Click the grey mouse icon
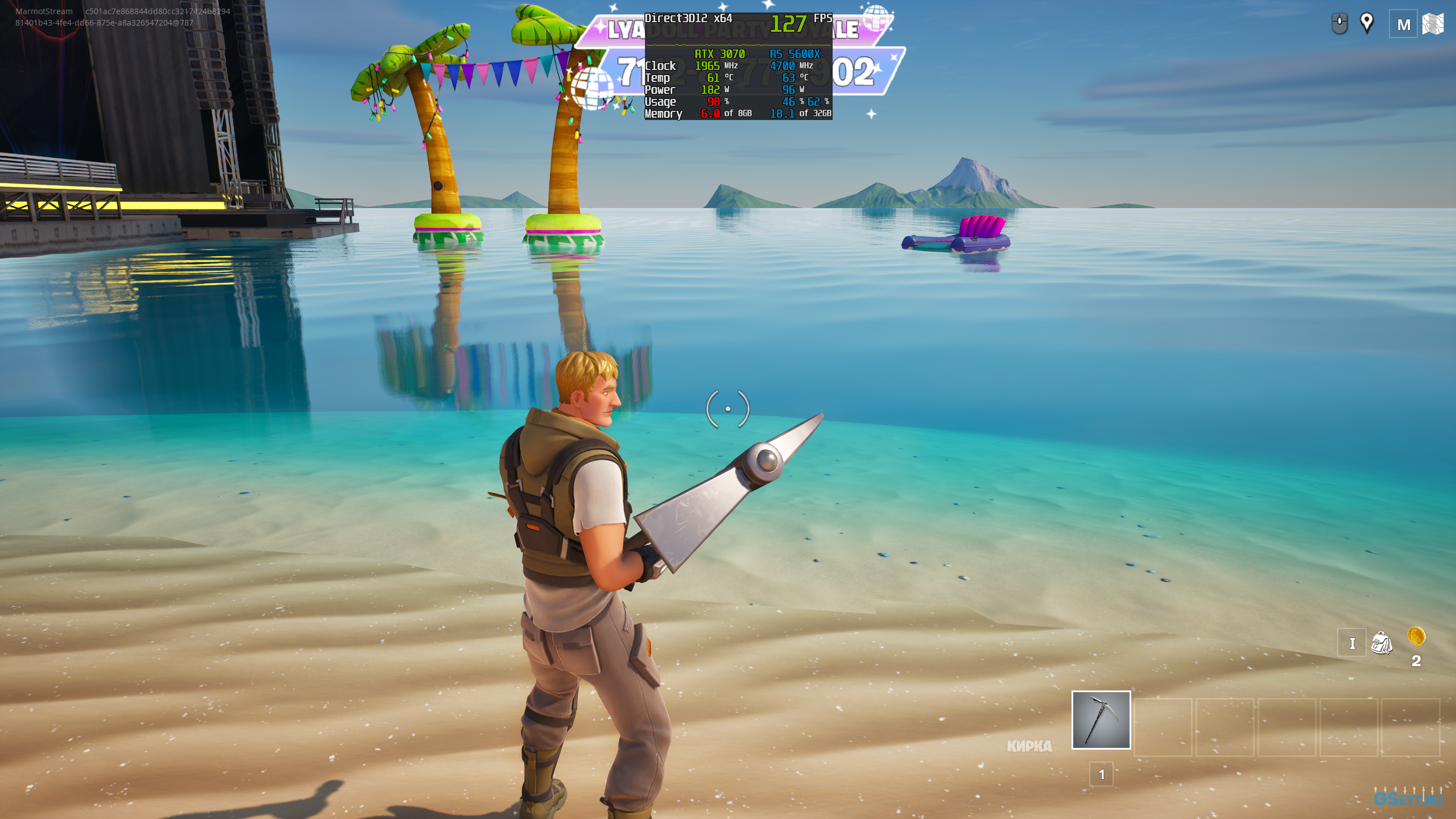Viewport: 1456px width, 819px height. 1339,24
